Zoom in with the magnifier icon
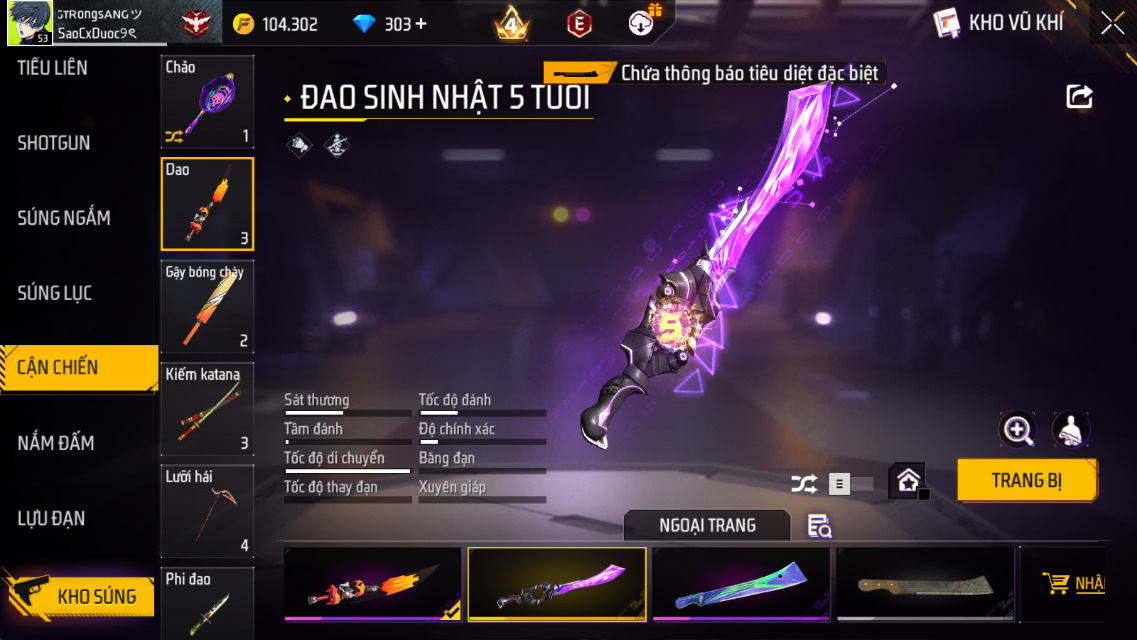Viewport: 1137px width, 640px height. tap(1018, 430)
